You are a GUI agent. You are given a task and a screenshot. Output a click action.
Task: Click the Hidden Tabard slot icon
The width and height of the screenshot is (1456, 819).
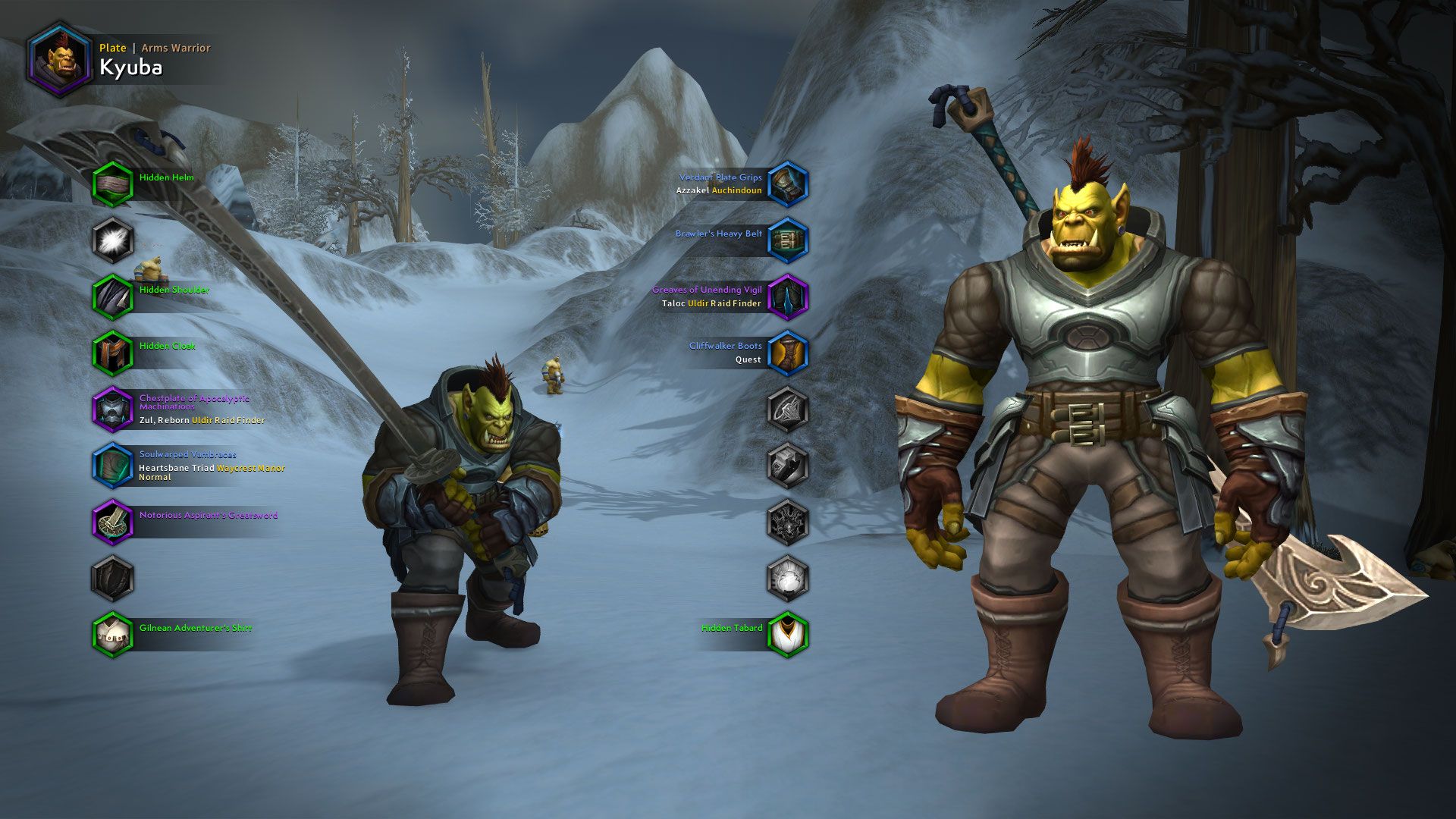[787, 634]
